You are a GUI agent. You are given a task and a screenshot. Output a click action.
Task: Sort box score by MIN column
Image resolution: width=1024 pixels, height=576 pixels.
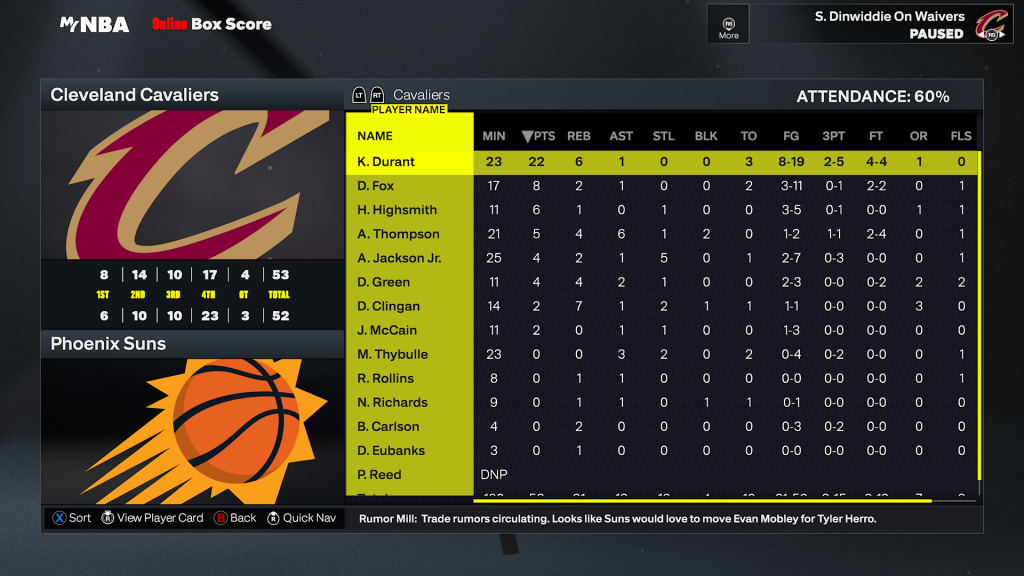[x=494, y=136]
